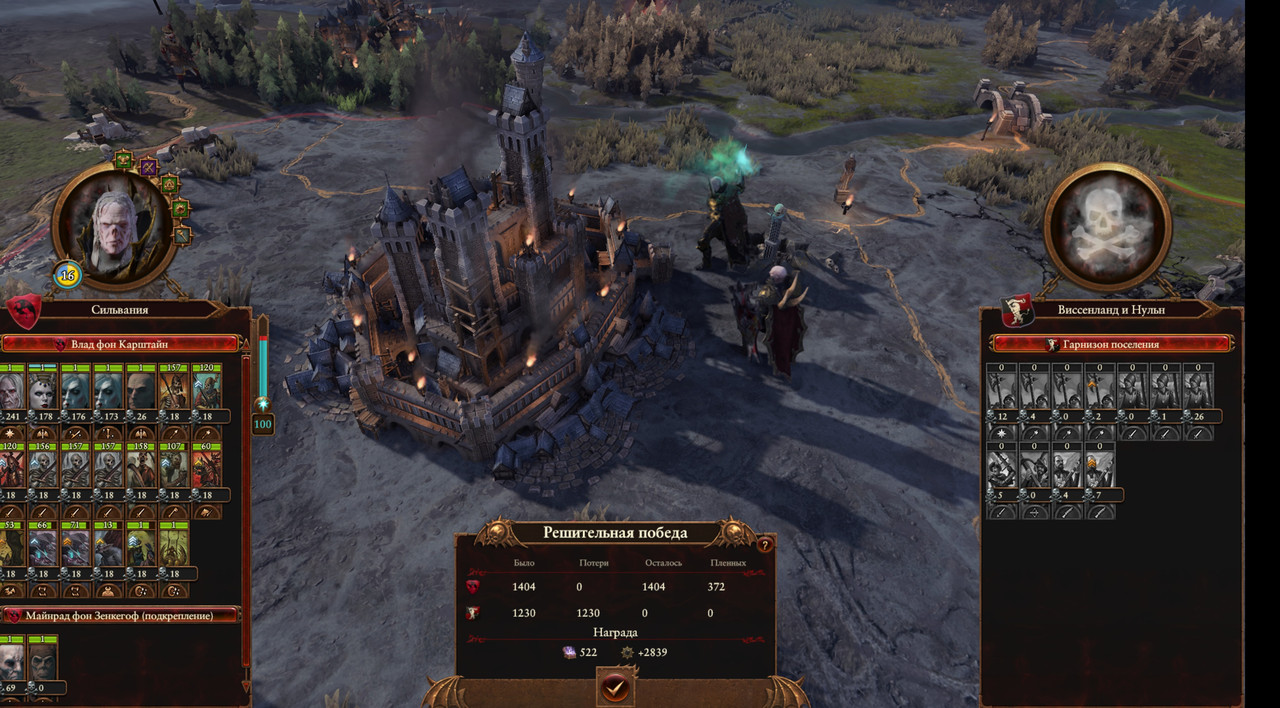
Task: Click the lord's level 16 badge
Action: (68, 275)
